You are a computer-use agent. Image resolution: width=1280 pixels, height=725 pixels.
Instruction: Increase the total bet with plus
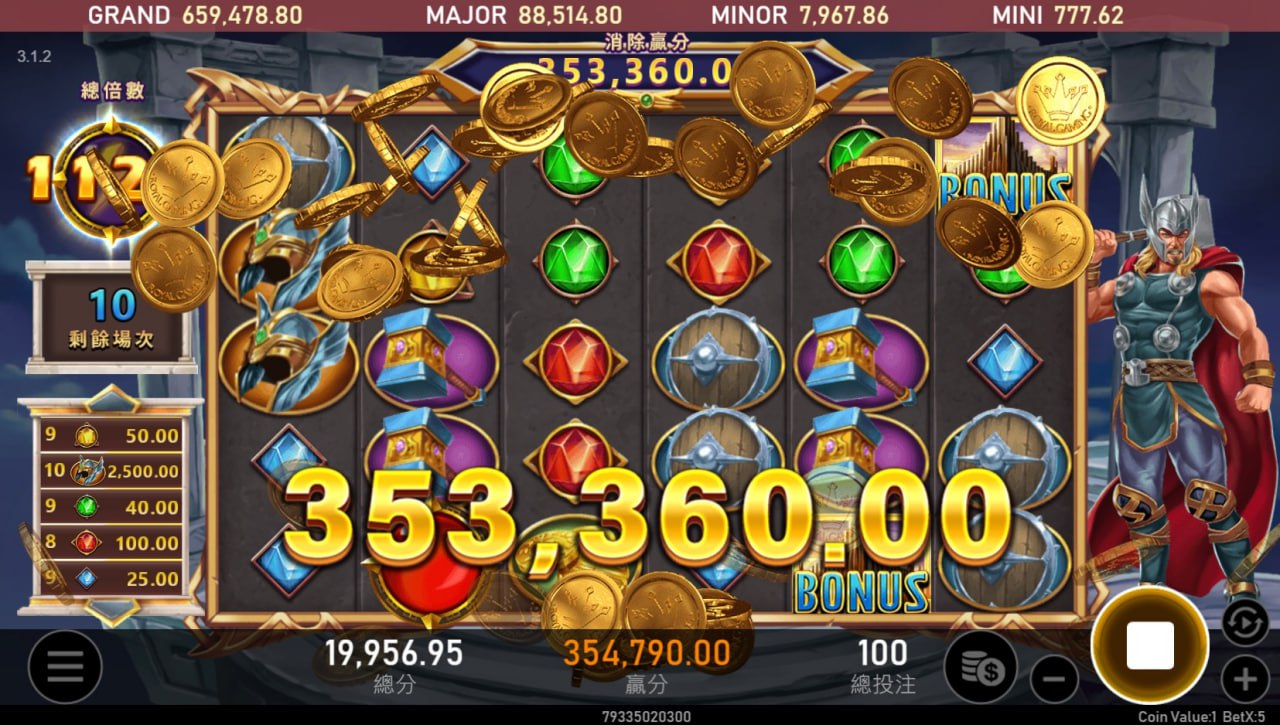coord(1245,682)
